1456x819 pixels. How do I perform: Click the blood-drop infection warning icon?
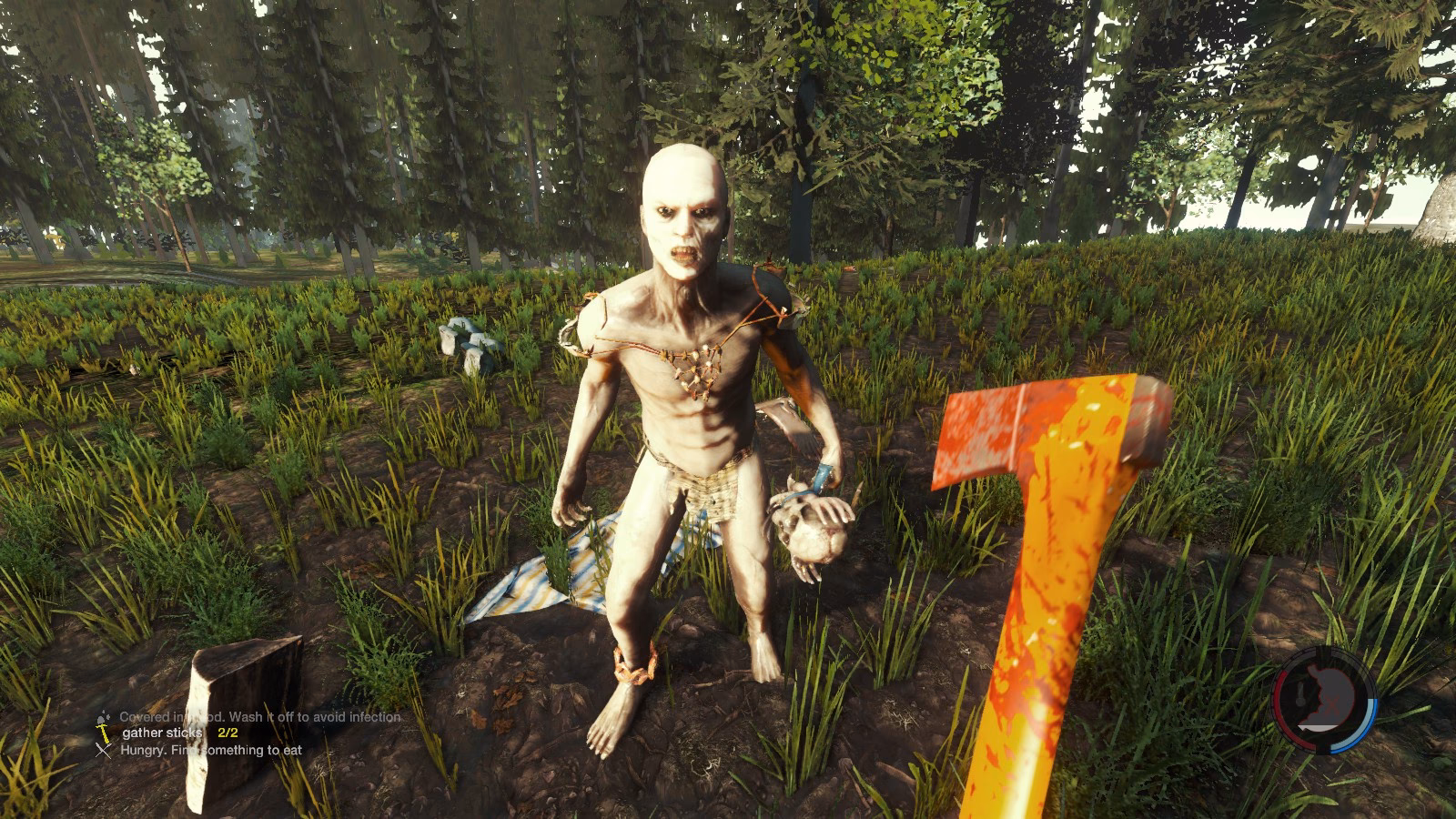point(102,717)
